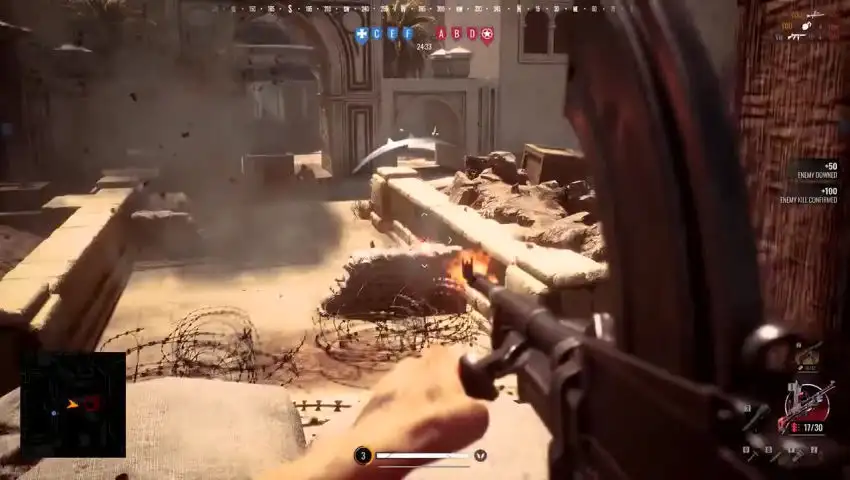Click the level 3 rank badge

[x=363, y=456]
